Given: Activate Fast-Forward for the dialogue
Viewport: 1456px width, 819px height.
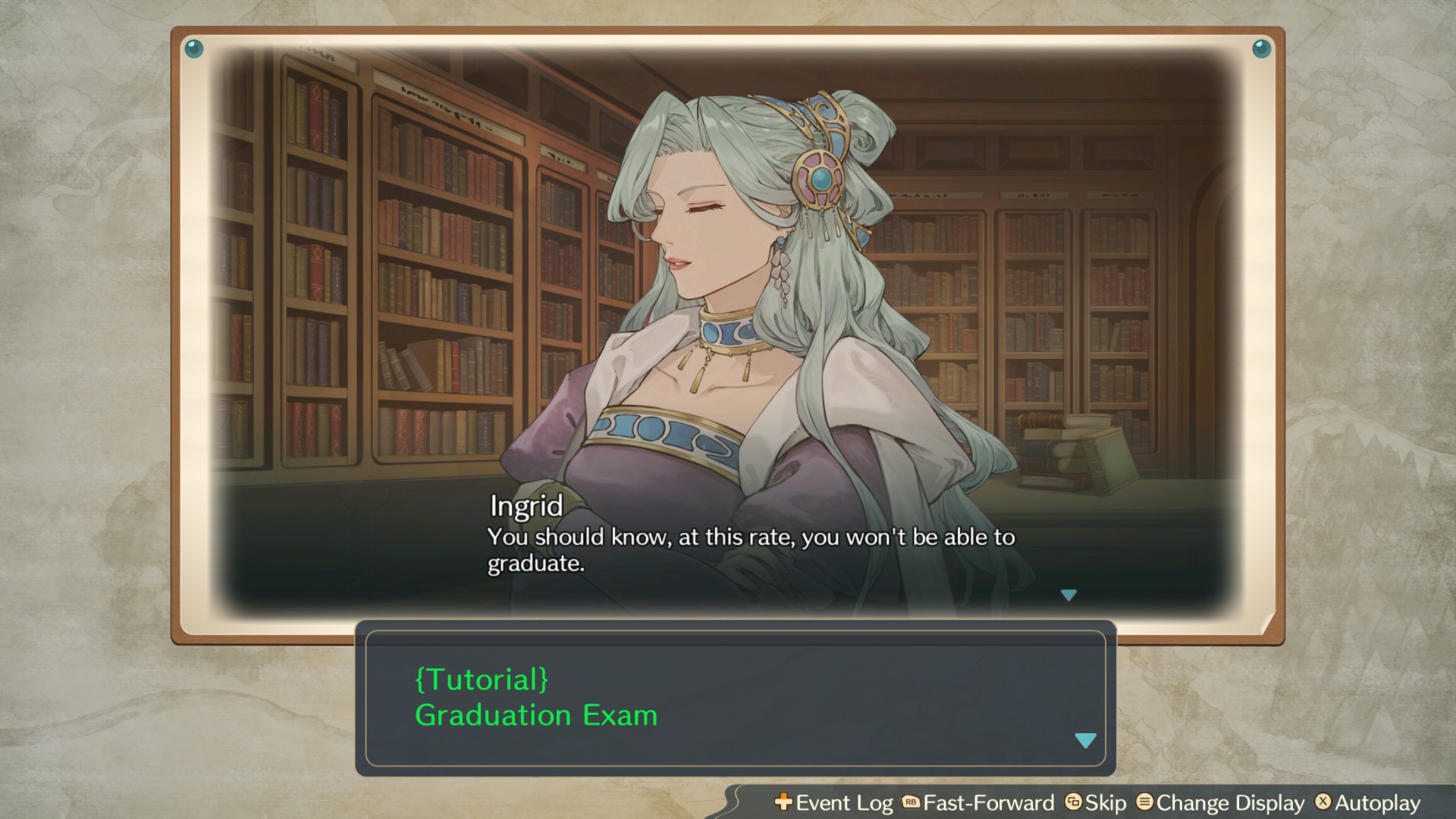Looking at the screenshot, I should (x=978, y=802).
